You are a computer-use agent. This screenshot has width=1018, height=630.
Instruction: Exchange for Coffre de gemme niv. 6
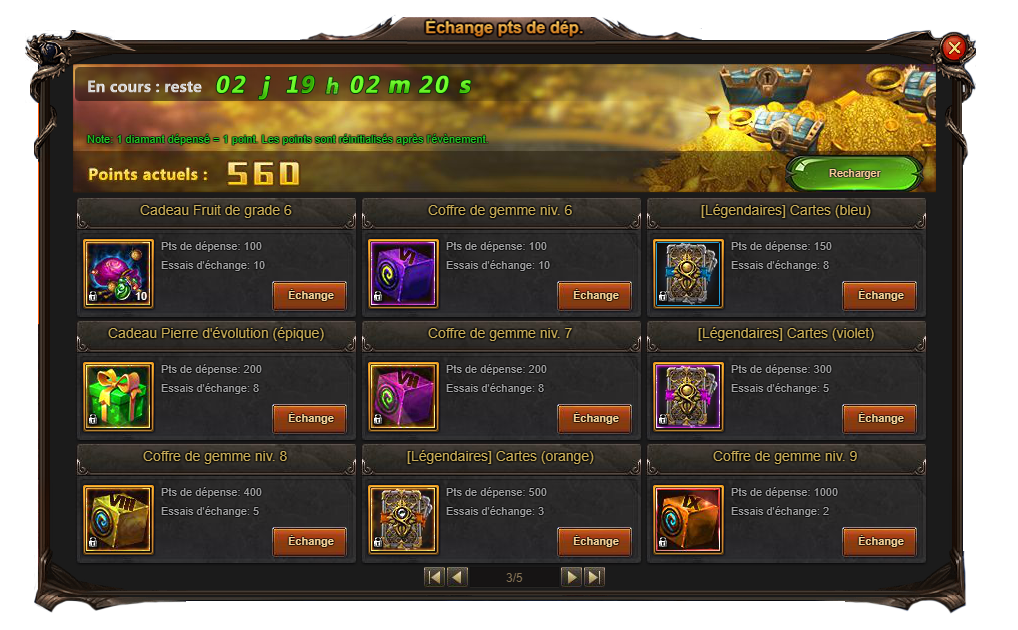pyautogui.click(x=595, y=295)
